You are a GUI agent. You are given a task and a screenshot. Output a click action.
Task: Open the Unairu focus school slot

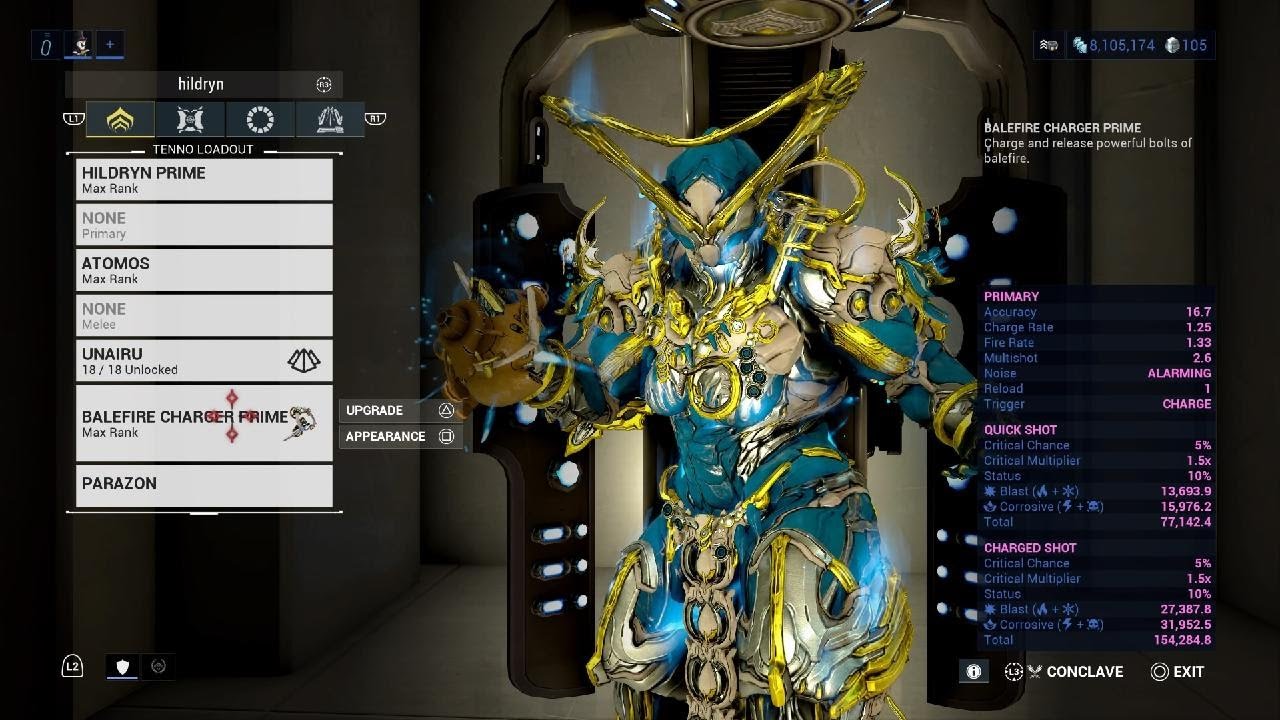pos(204,361)
